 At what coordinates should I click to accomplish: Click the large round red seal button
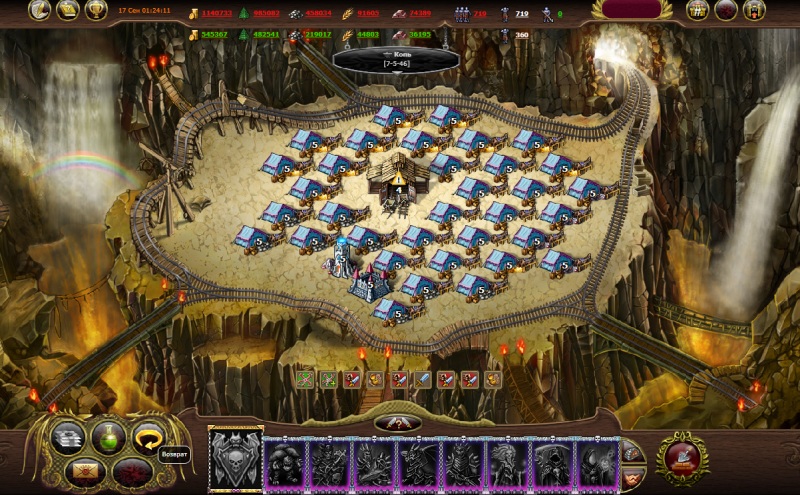click(683, 459)
